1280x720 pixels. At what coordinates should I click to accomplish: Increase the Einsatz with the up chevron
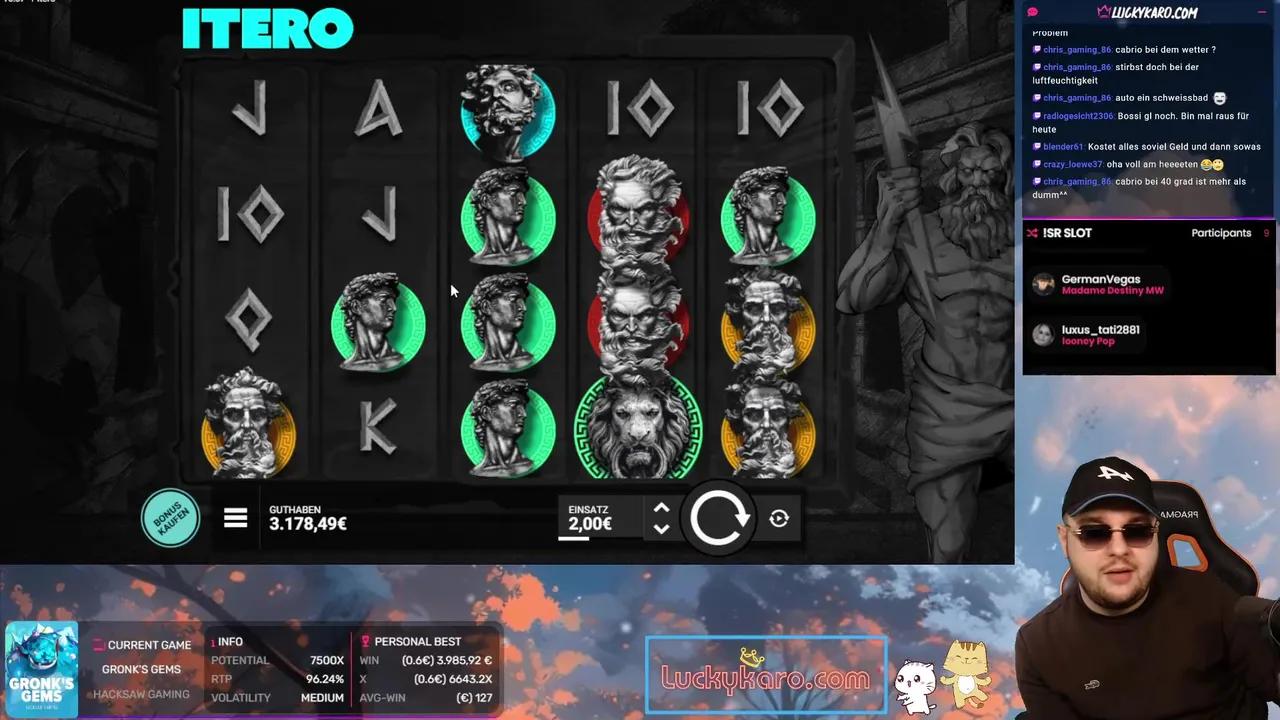pos(661,508)
